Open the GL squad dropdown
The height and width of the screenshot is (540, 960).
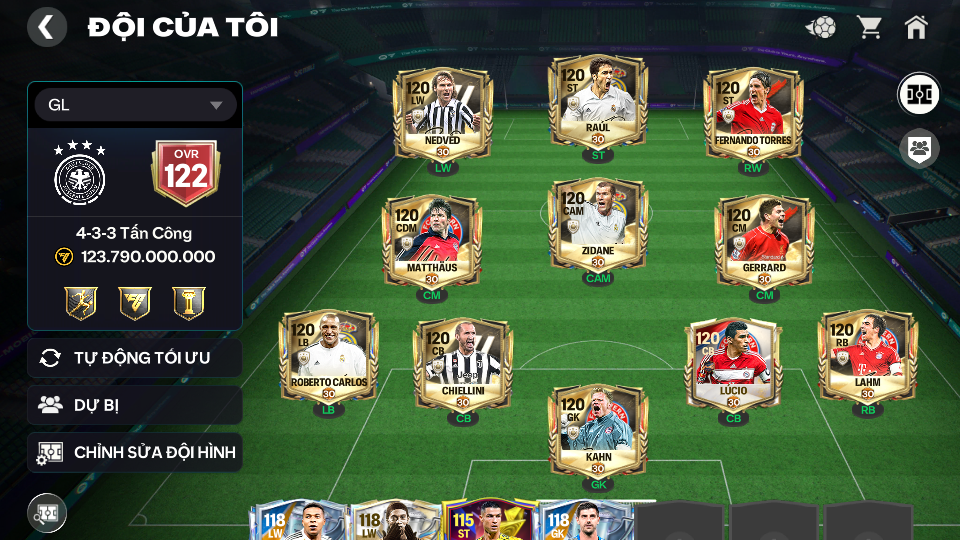pyautogui.click(x=135, y=105)
